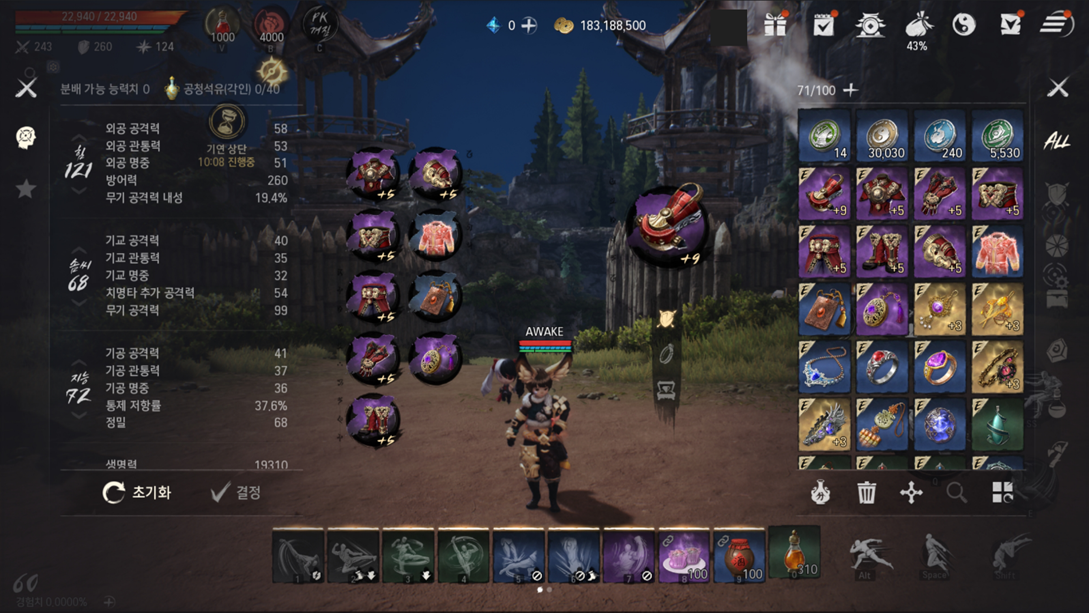Viewport: 1089px width, 613px height.
Task: Open the checklist calendar icon
Action: 823,24
